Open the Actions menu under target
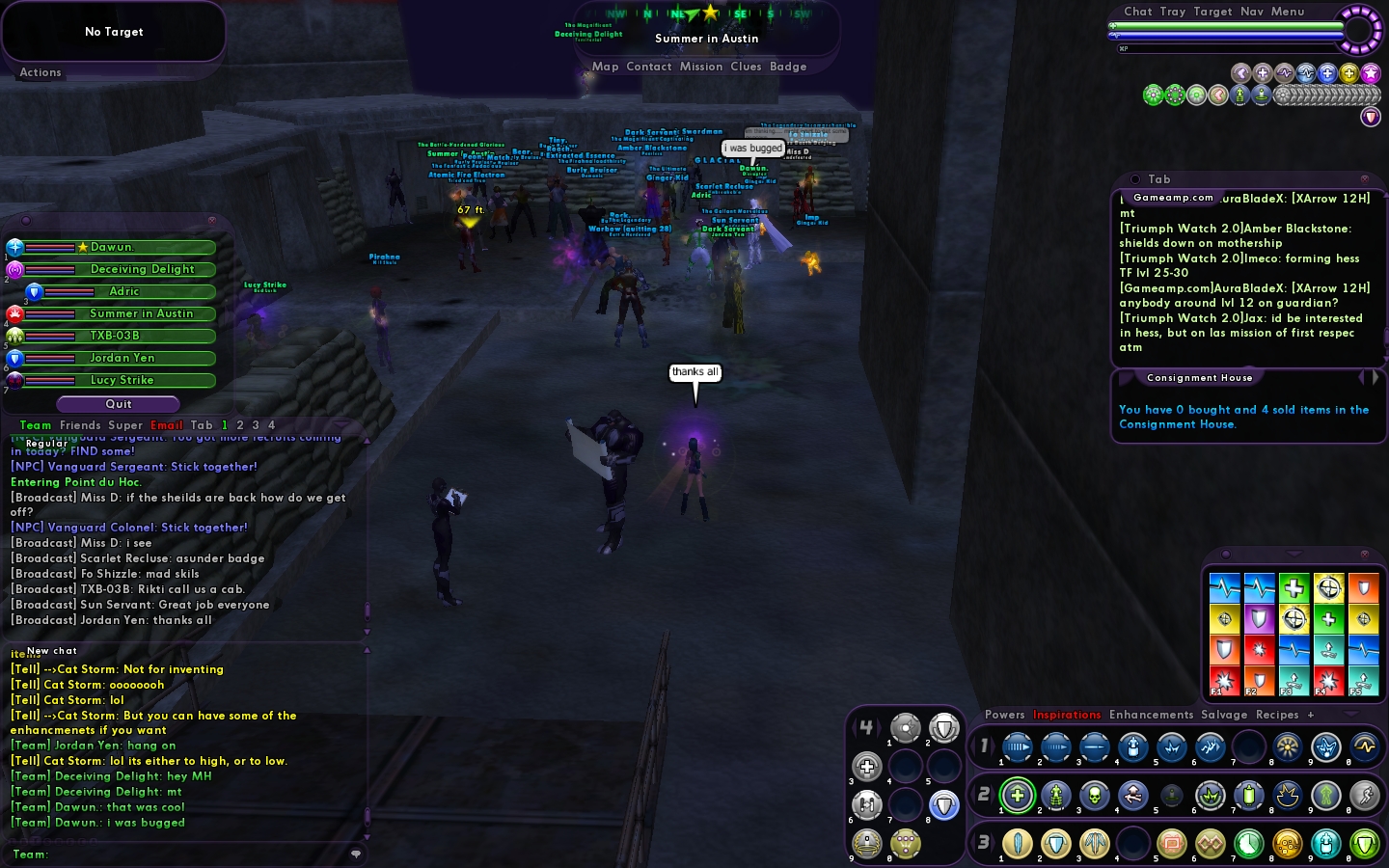Screen dimensions: 1389x868 click(41, 72)
